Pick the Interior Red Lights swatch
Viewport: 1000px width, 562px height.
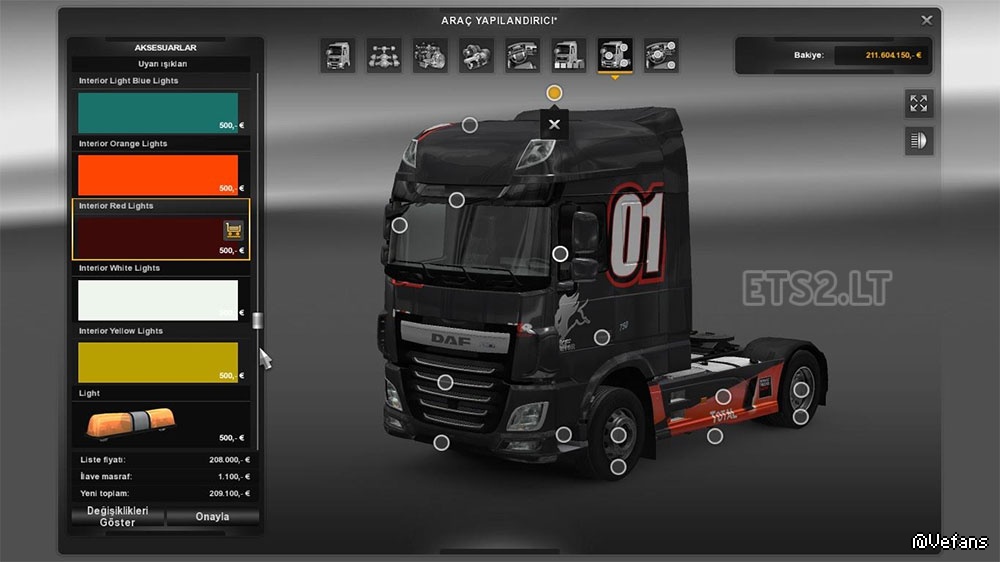(x=150, y=237)
